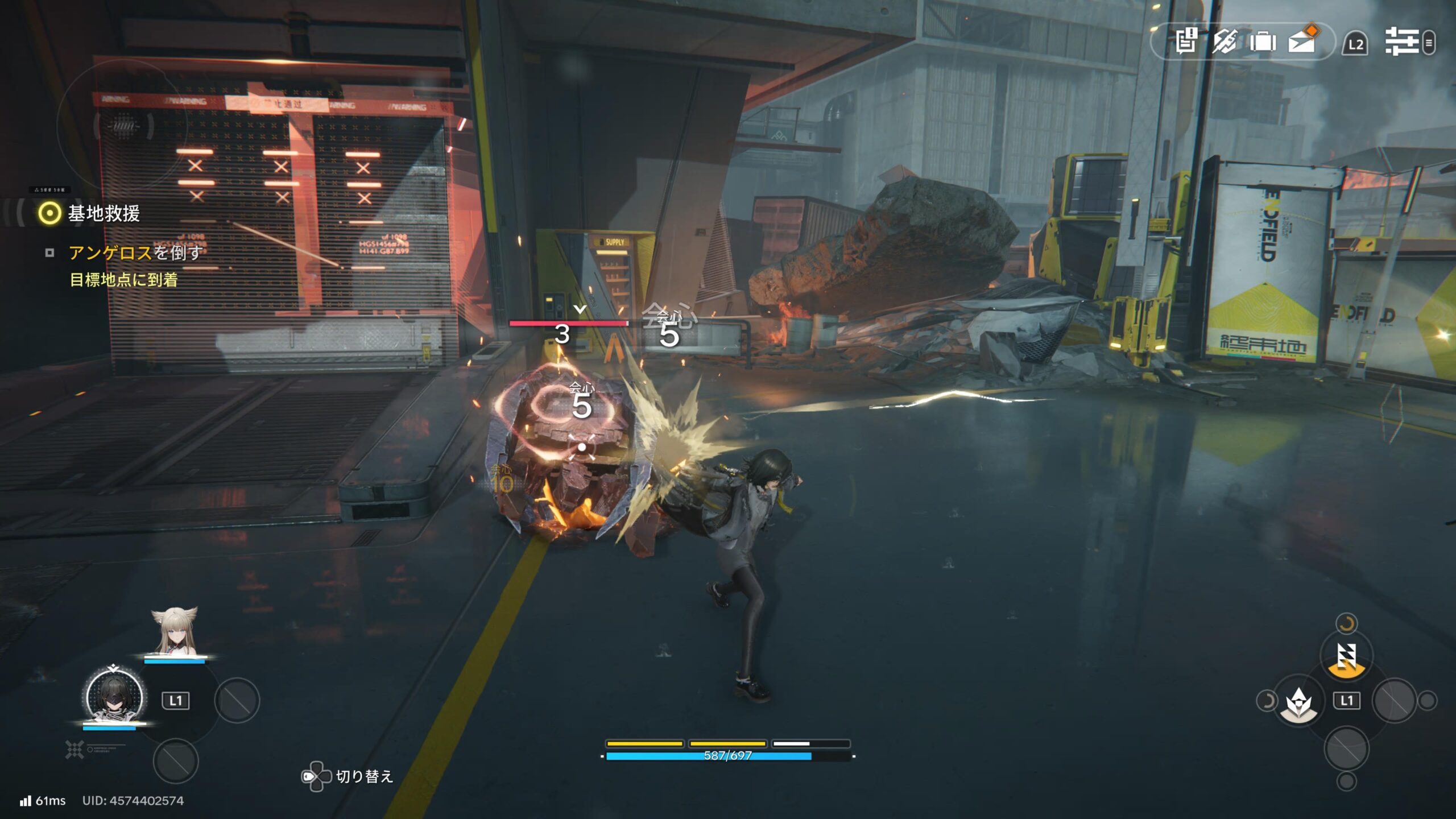The width and height of the screenshot is (1456, 819).
Task: Open the briefcase inventory
Action: pos(1263,42)
